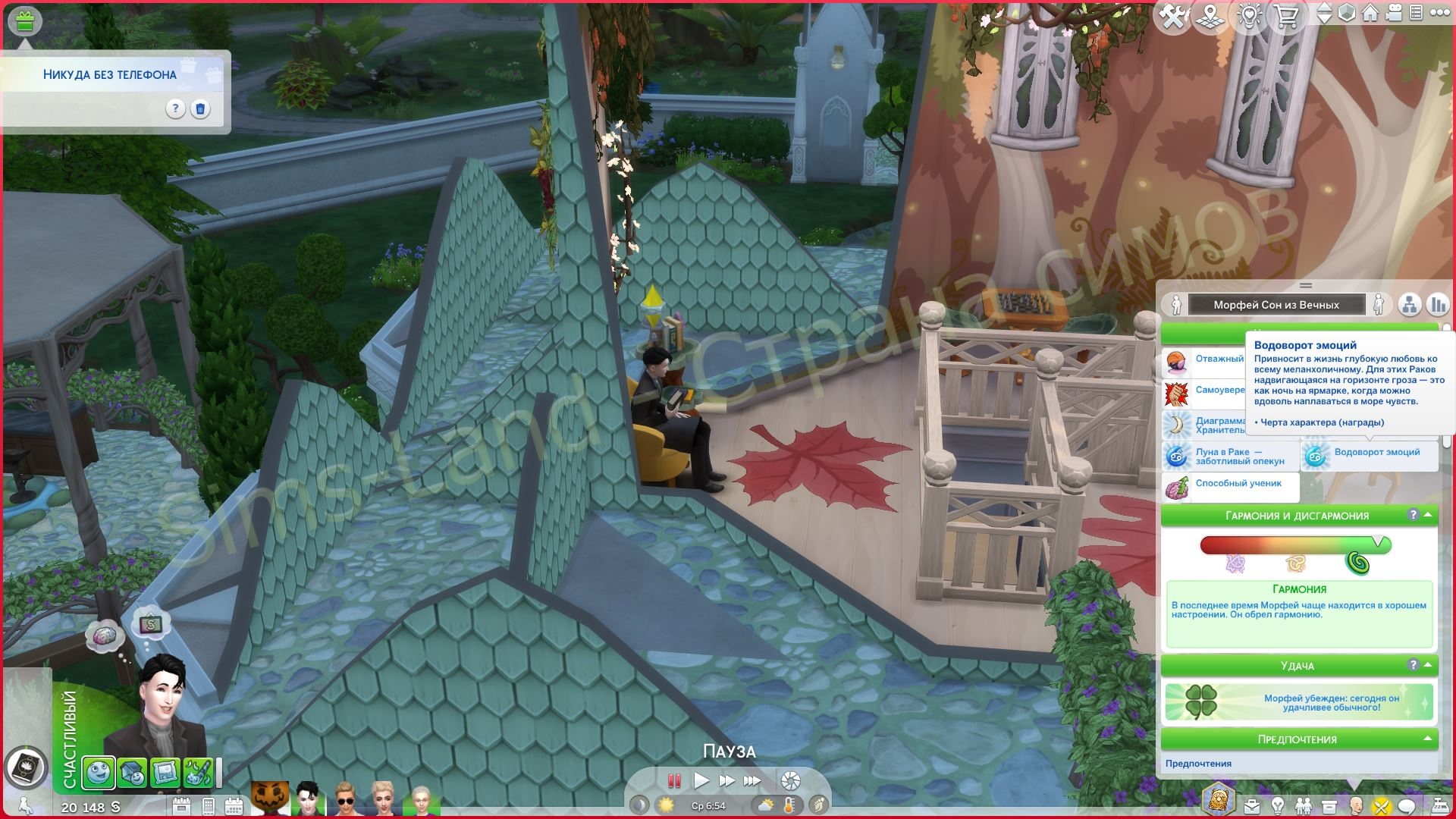Image resolution: width=1456 pixels, height=819 pixels.
Task: Open the Sim's inventory box icon
Action: click(1329, 805)
